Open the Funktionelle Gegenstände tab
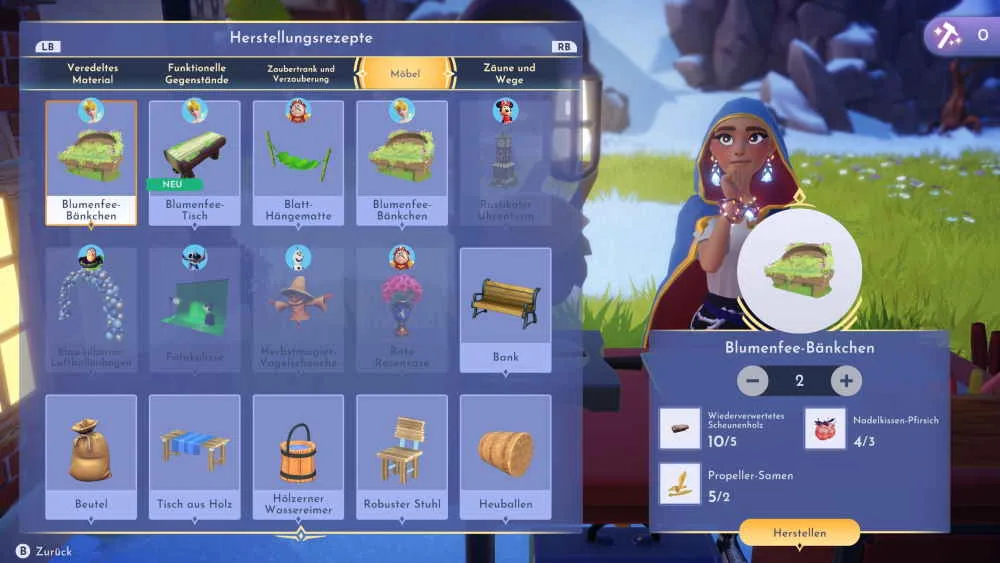 click(x=197, y=73)
